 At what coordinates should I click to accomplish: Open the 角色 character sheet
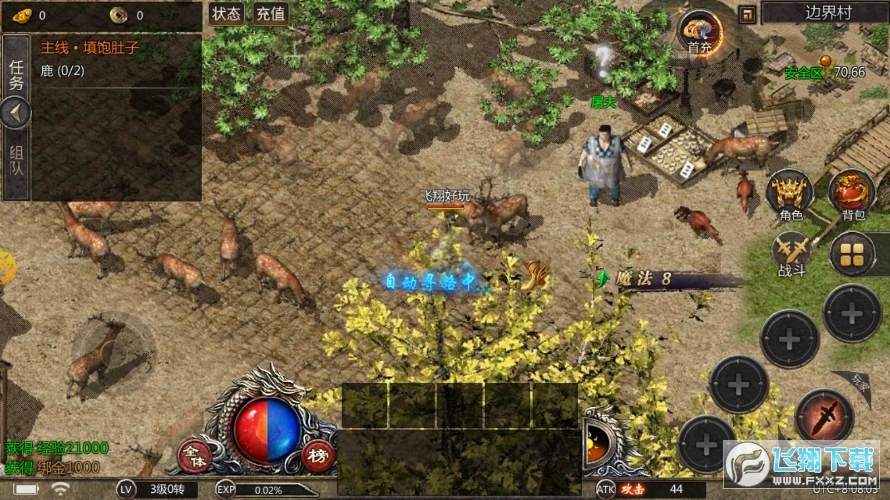click(x=790, y=195)
